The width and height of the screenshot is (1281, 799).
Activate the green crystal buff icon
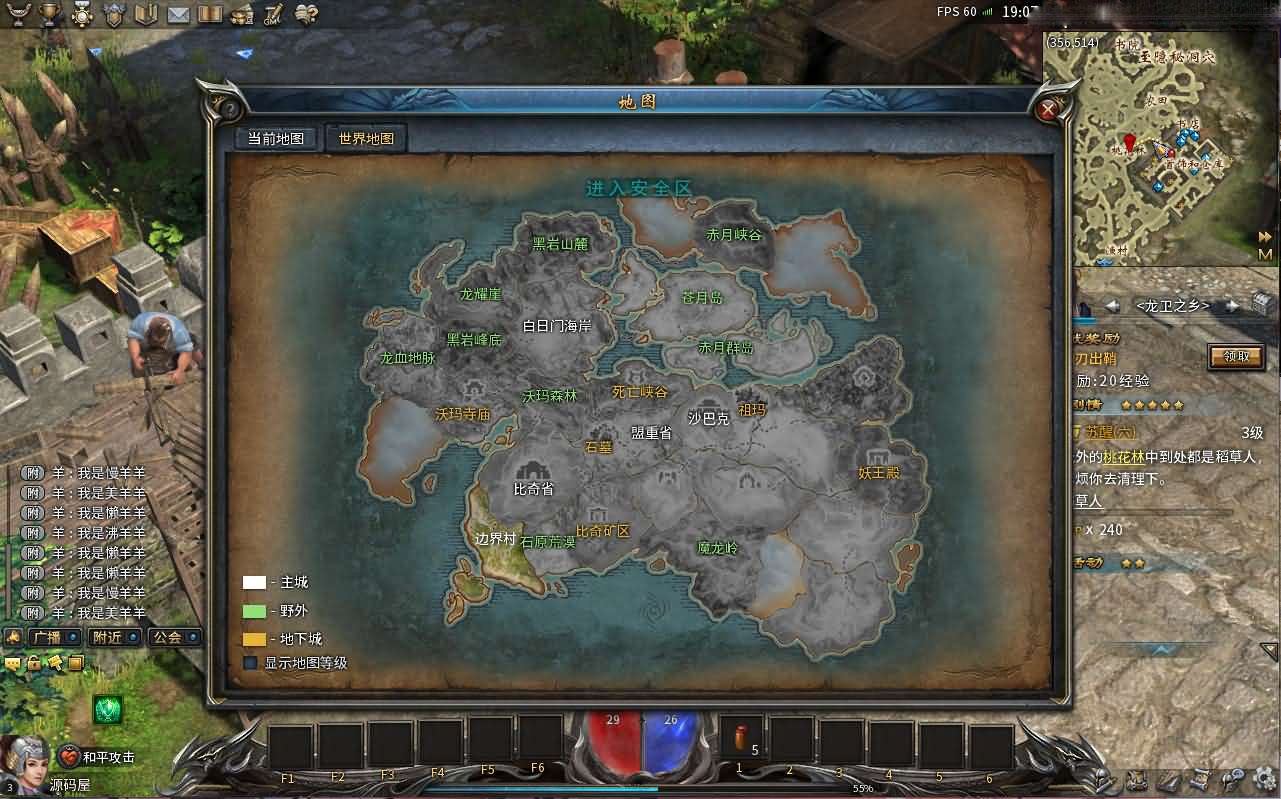108,709
